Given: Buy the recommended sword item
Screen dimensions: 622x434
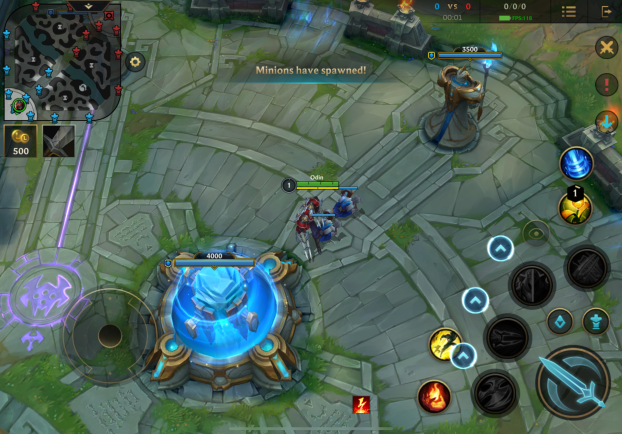Looking at the screenshot, I should click(59, 141).
